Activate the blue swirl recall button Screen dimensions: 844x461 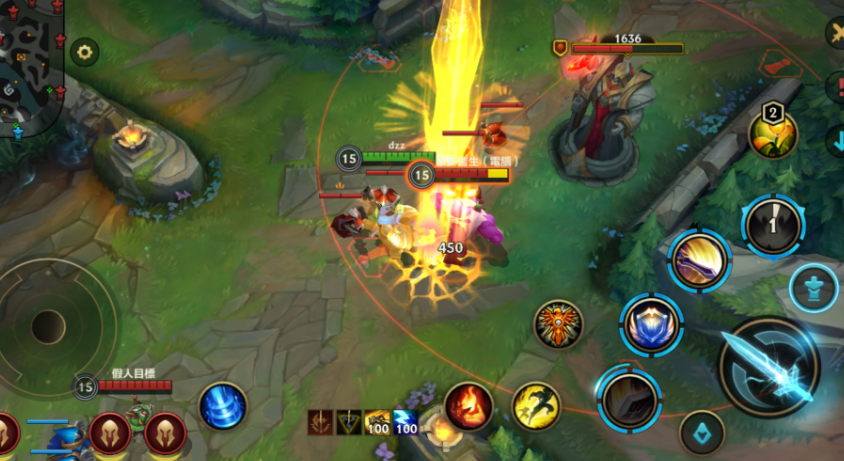coord(223,406)
